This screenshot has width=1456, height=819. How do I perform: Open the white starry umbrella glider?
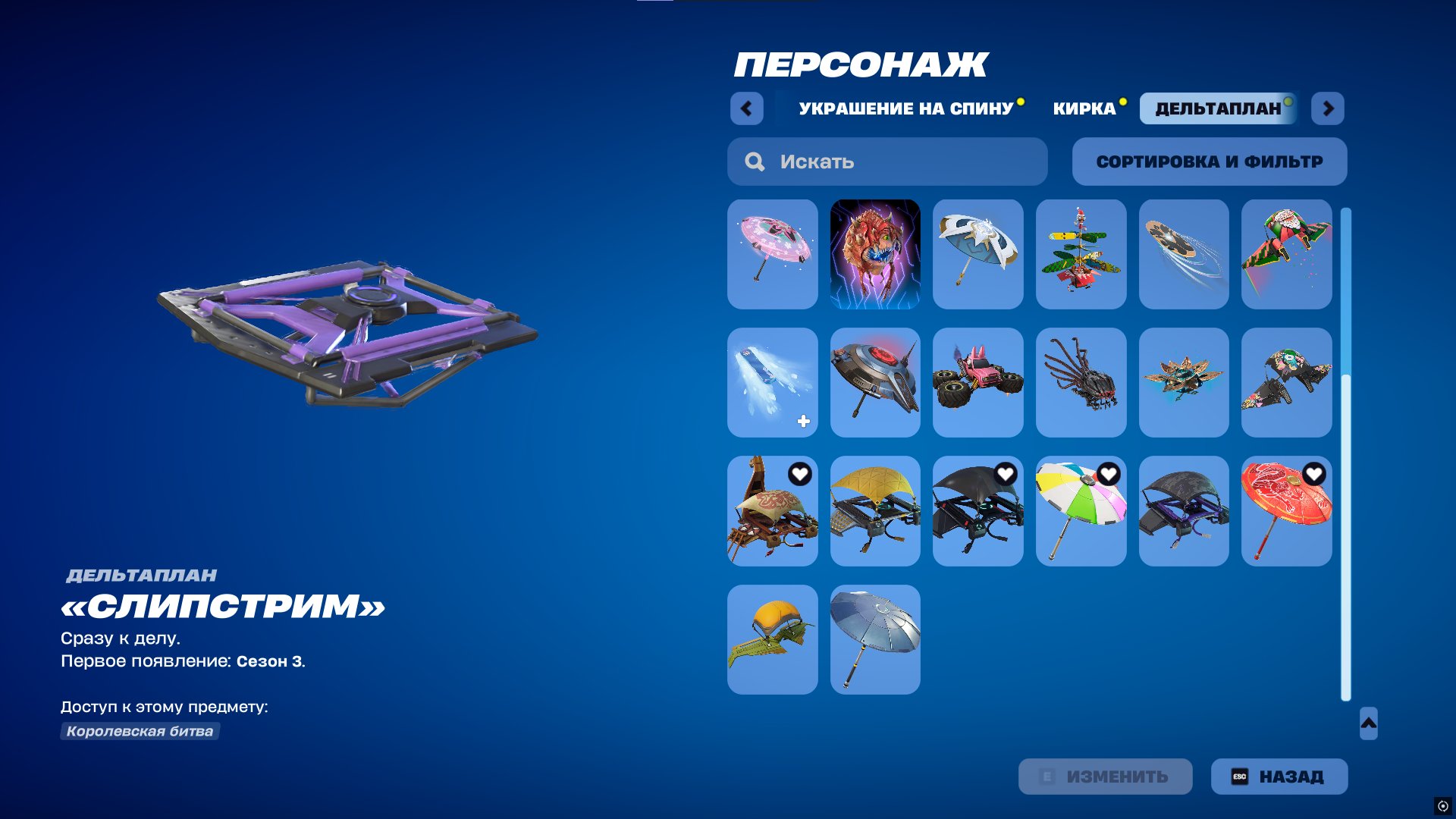click(x=978, y=254)
